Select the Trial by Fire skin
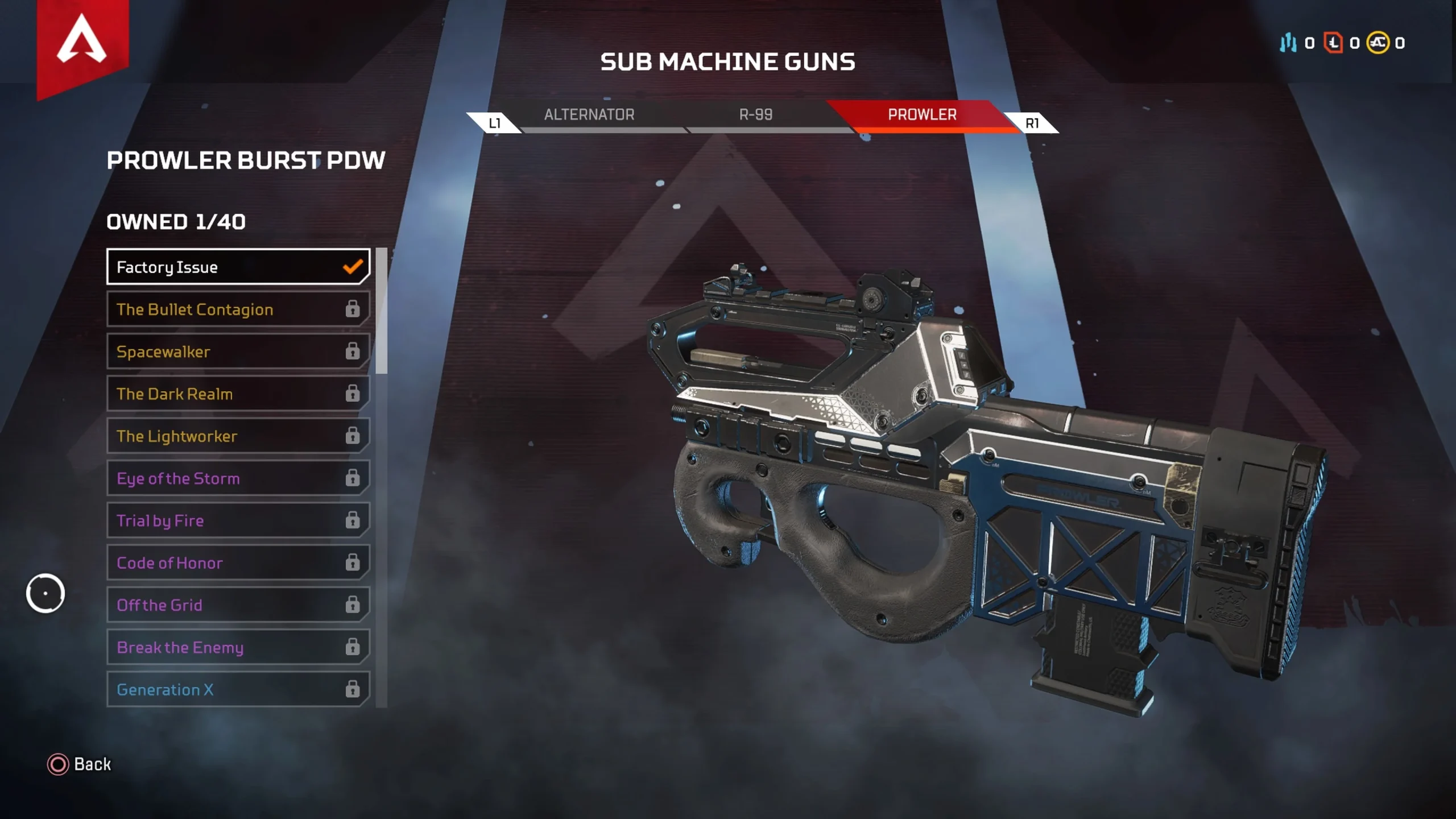 point(238,520)
